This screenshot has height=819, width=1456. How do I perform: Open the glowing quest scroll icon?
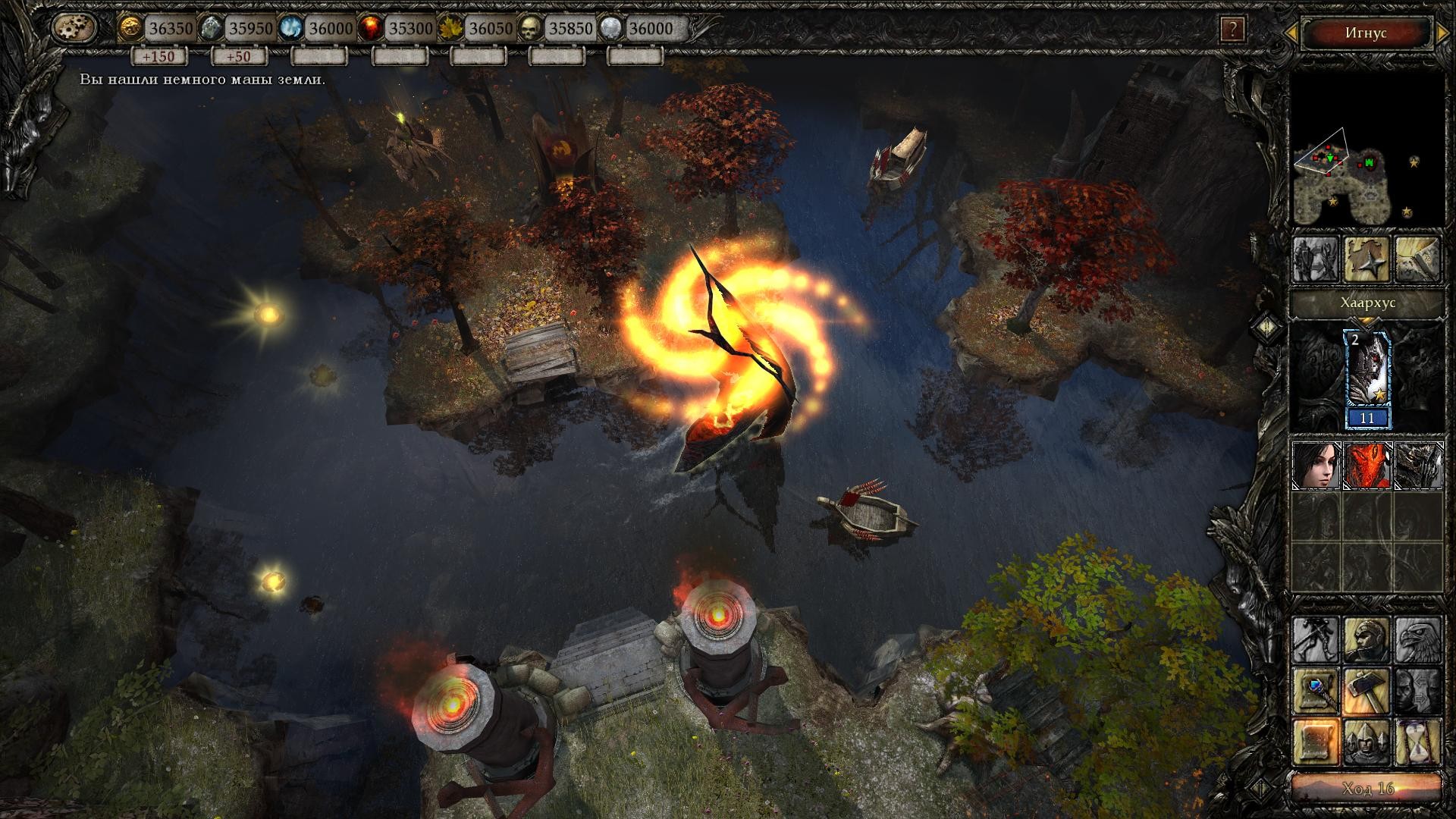coord(1315,742)
